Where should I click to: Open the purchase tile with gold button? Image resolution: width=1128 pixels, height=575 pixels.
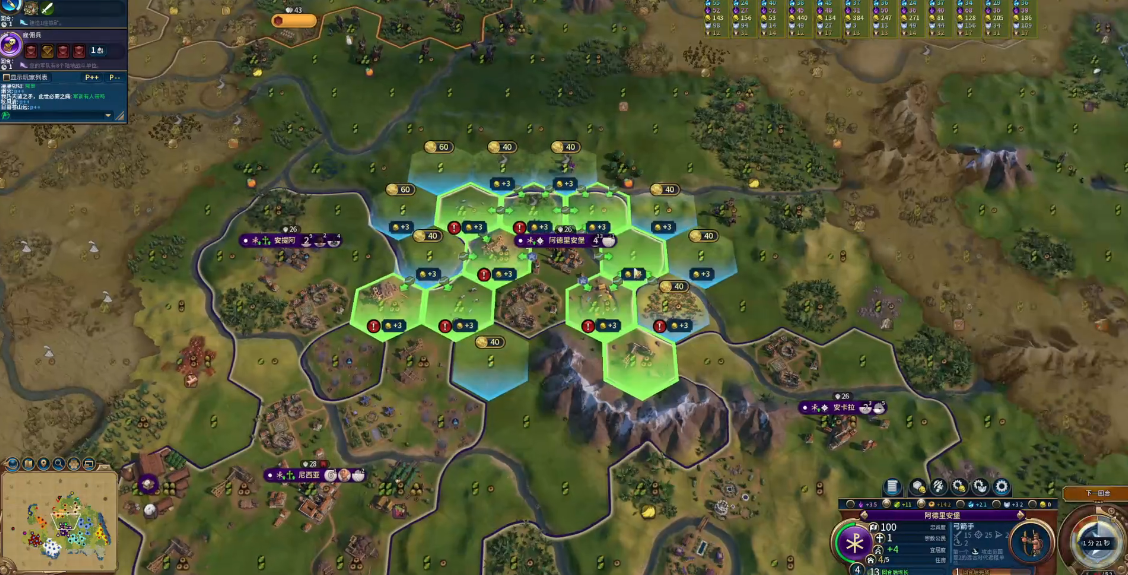pos(918,487)
